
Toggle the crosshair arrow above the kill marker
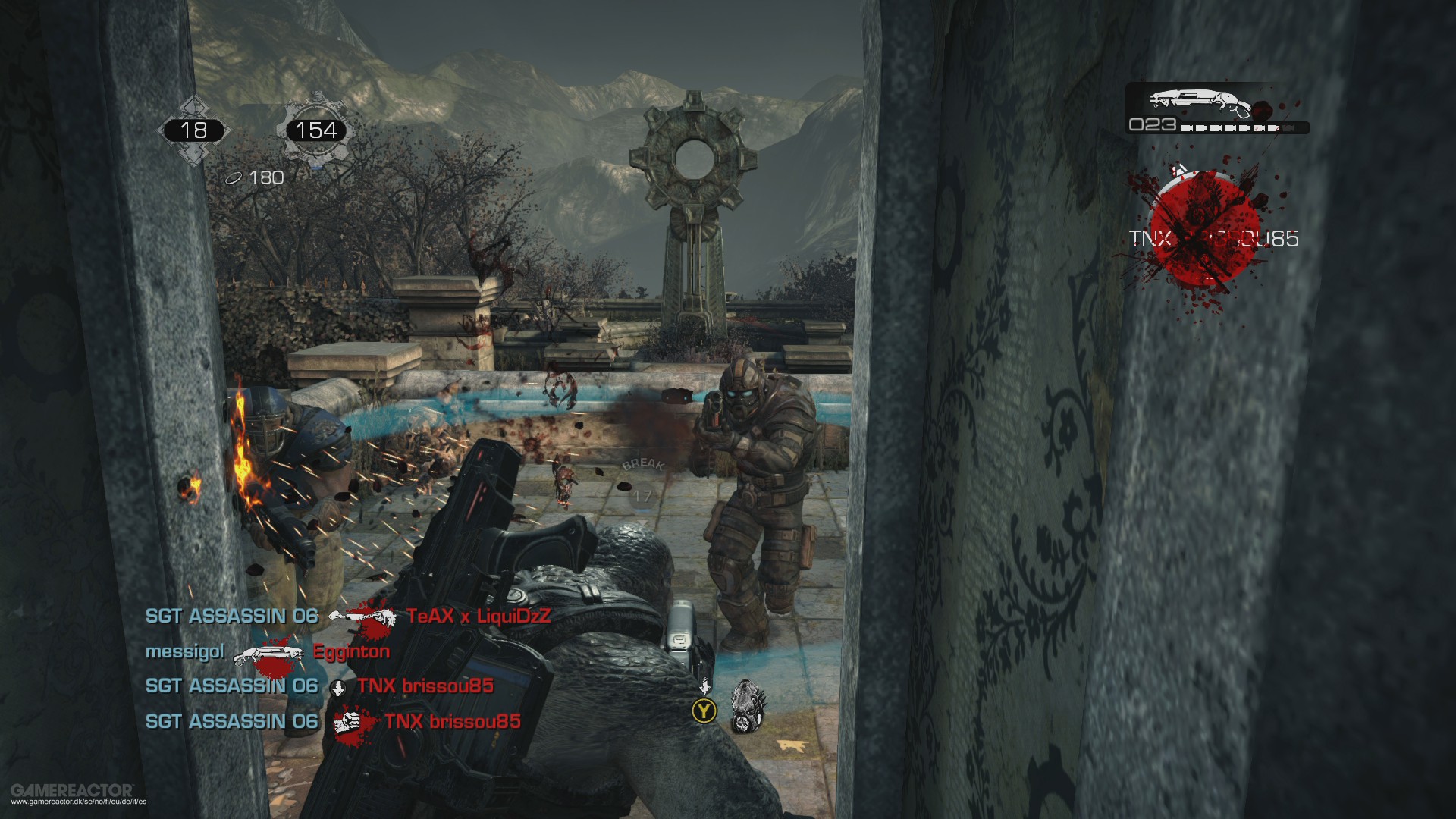point(1178,168)
